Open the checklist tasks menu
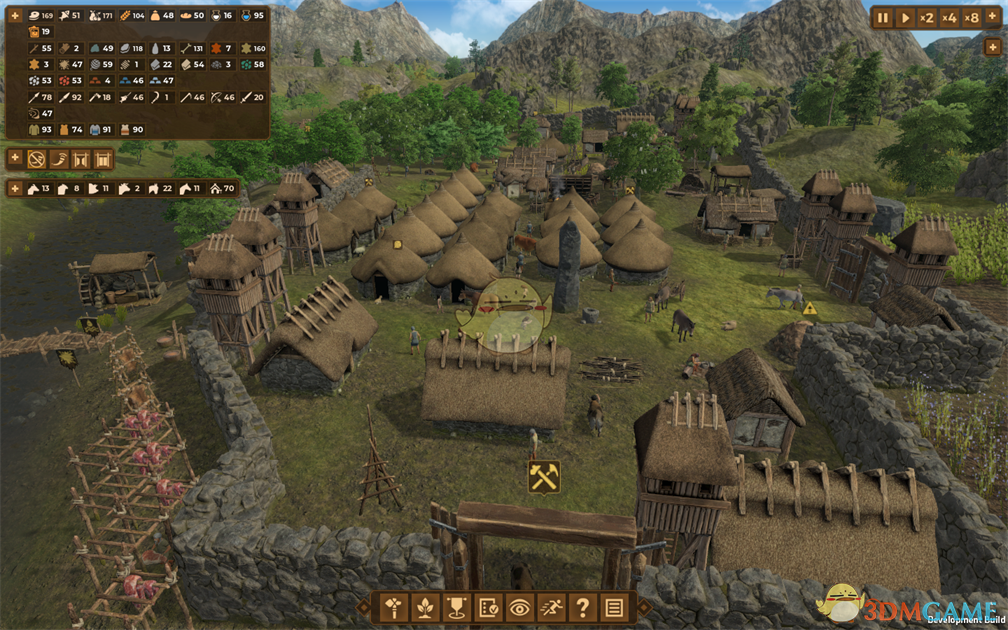 [x=487, y=607]
